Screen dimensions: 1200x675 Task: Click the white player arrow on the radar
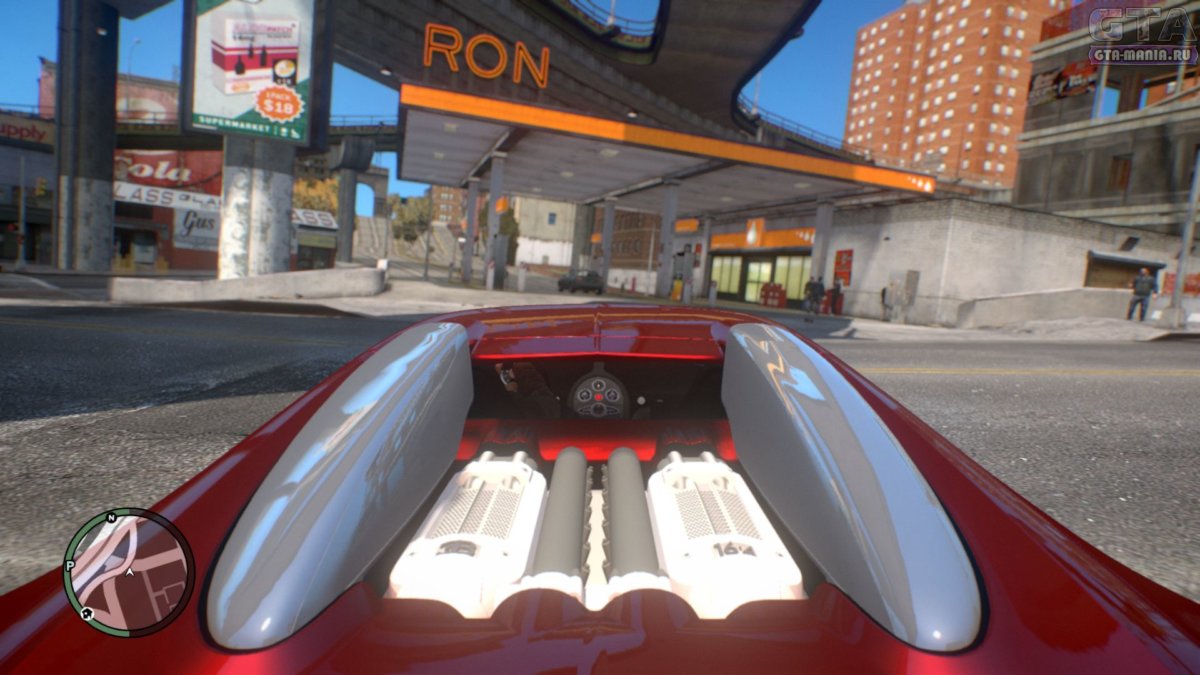[x=130, y=573]
